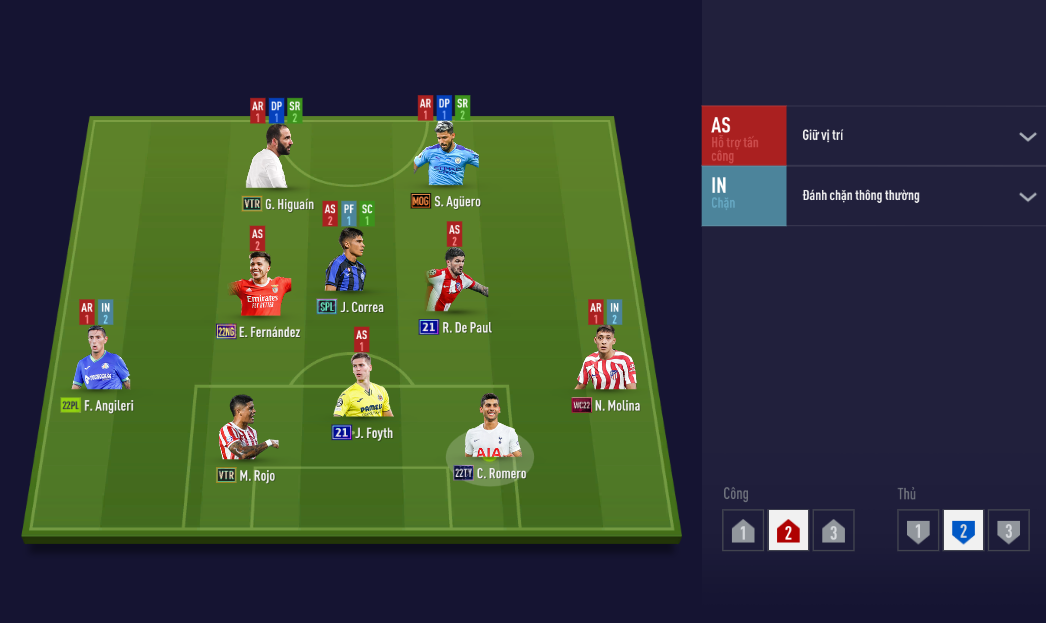1046x623 pixels.
Task: Set defense (Thủ) level to 1
Action: pyautogui.click(x=918, y=531)
